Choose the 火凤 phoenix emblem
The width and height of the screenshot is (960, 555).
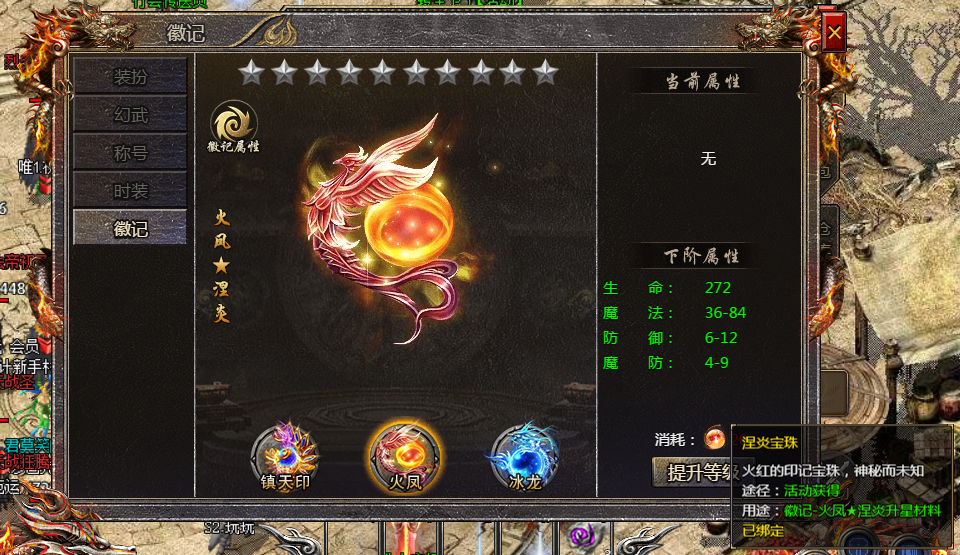pyautogui.click(x=403, y=456)
